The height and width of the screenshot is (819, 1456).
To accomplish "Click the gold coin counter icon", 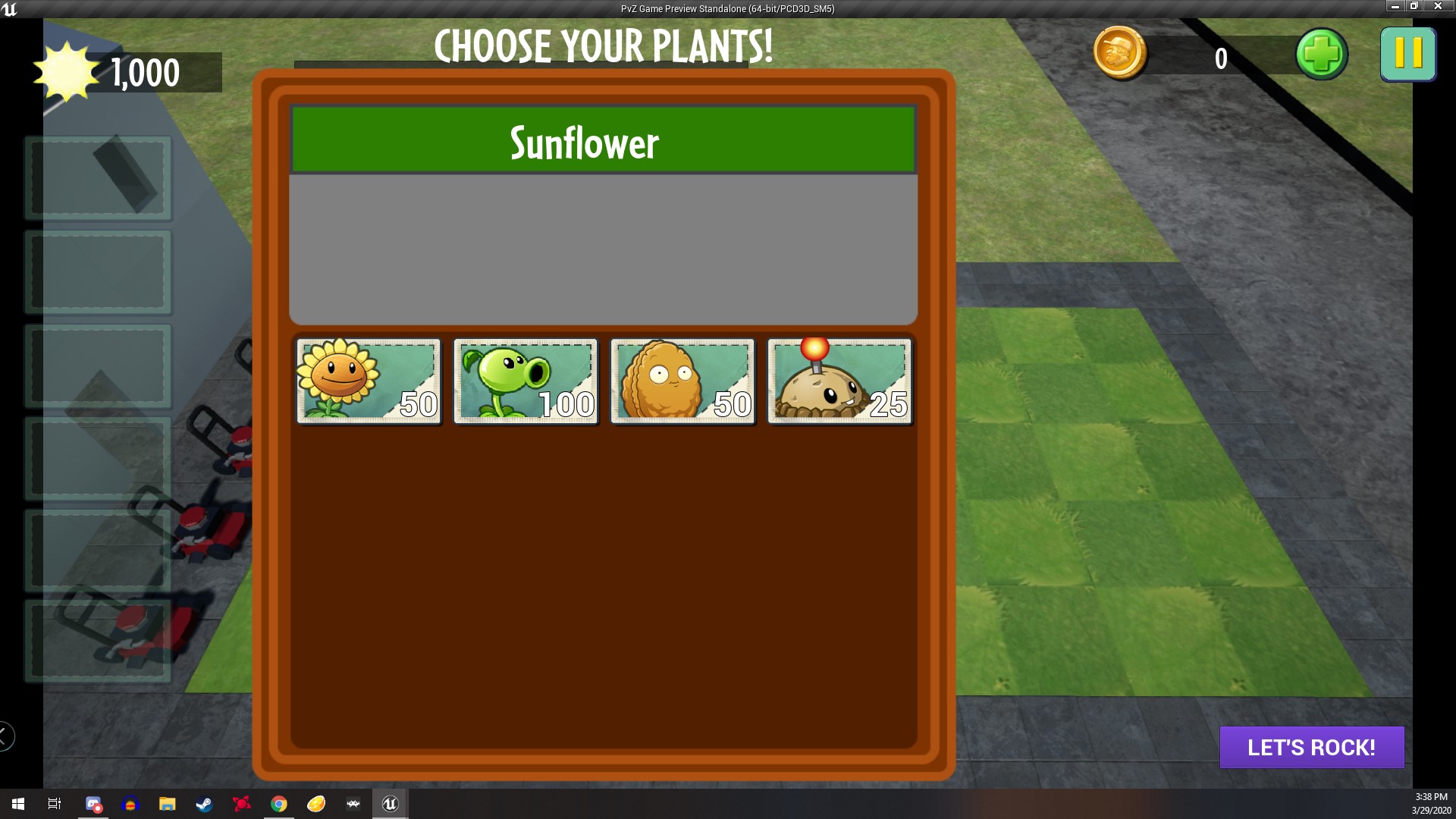I will 1121,54.
